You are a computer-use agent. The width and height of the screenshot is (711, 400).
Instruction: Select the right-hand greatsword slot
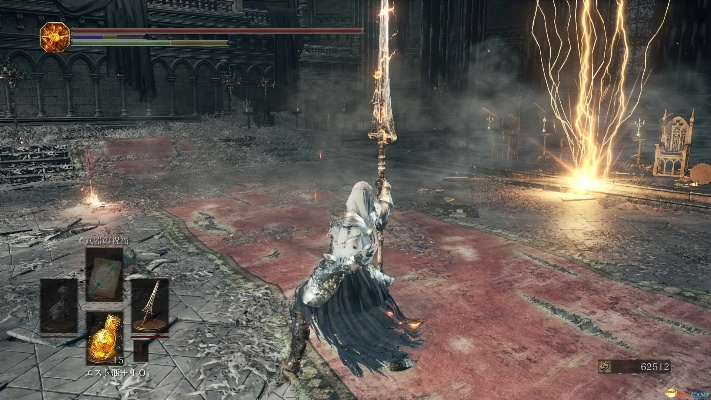[x=150, y=305]
